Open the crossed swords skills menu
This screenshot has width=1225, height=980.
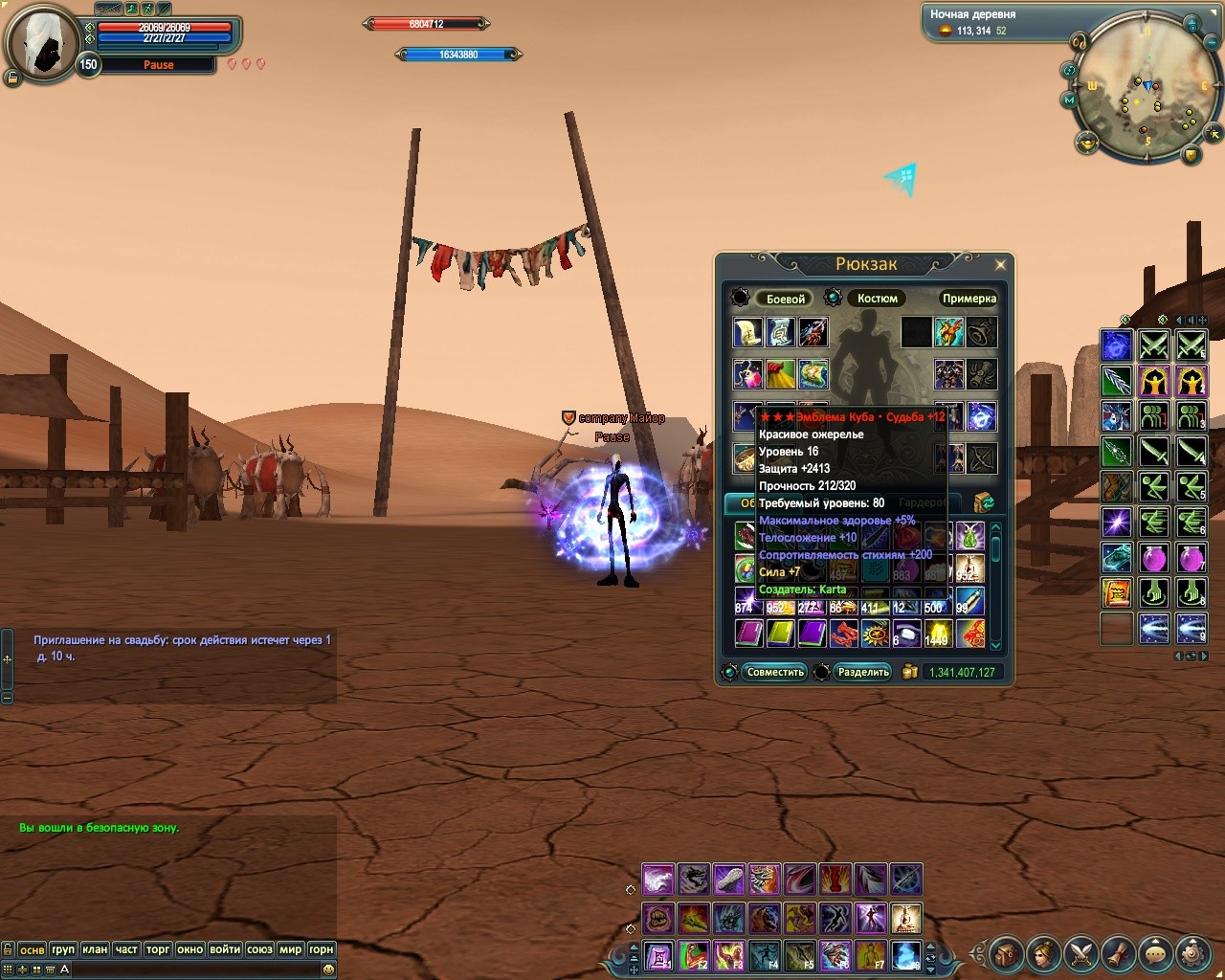click(x=1080, y=952)
